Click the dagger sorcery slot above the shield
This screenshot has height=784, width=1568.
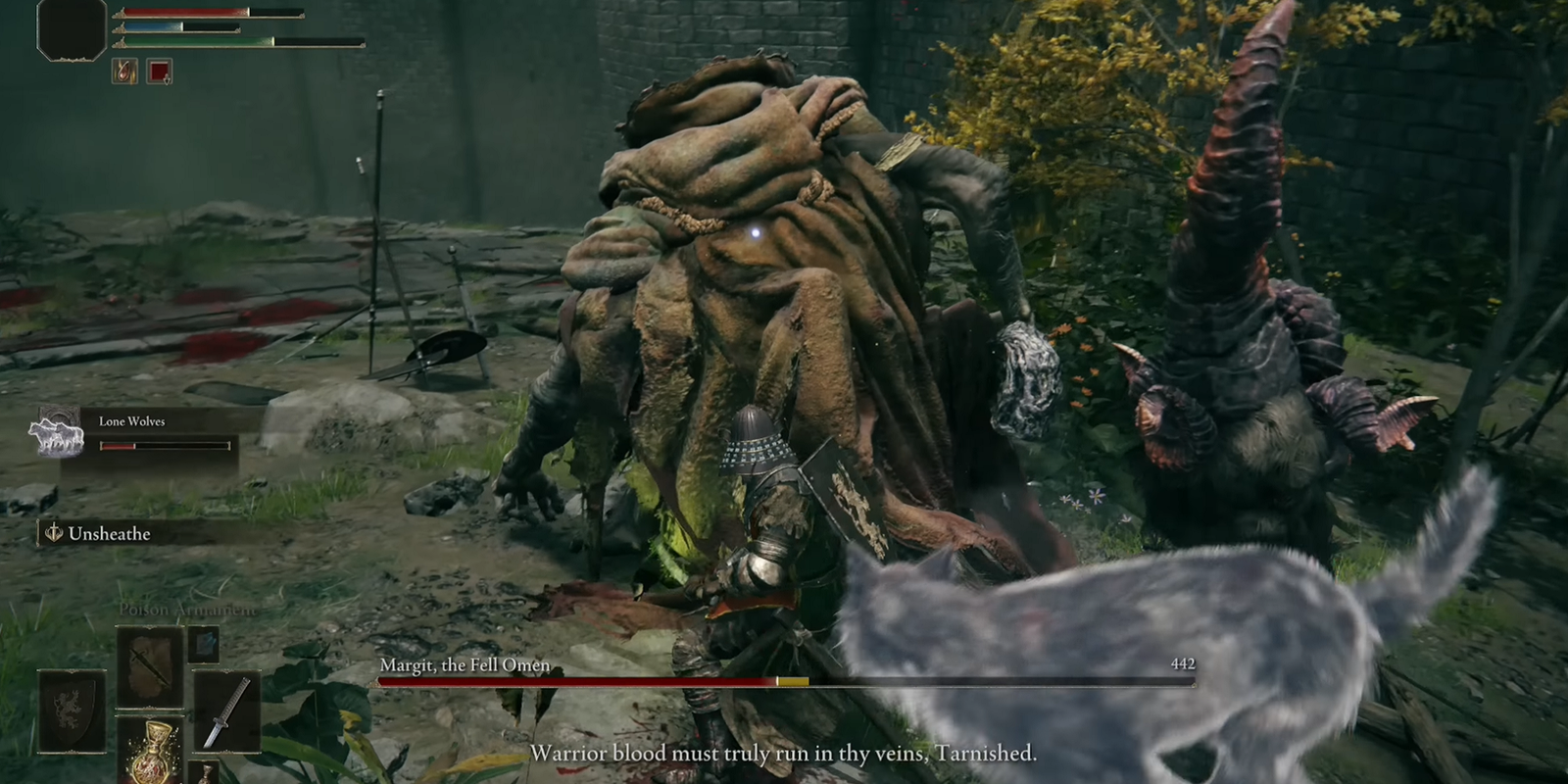(150, 664)
